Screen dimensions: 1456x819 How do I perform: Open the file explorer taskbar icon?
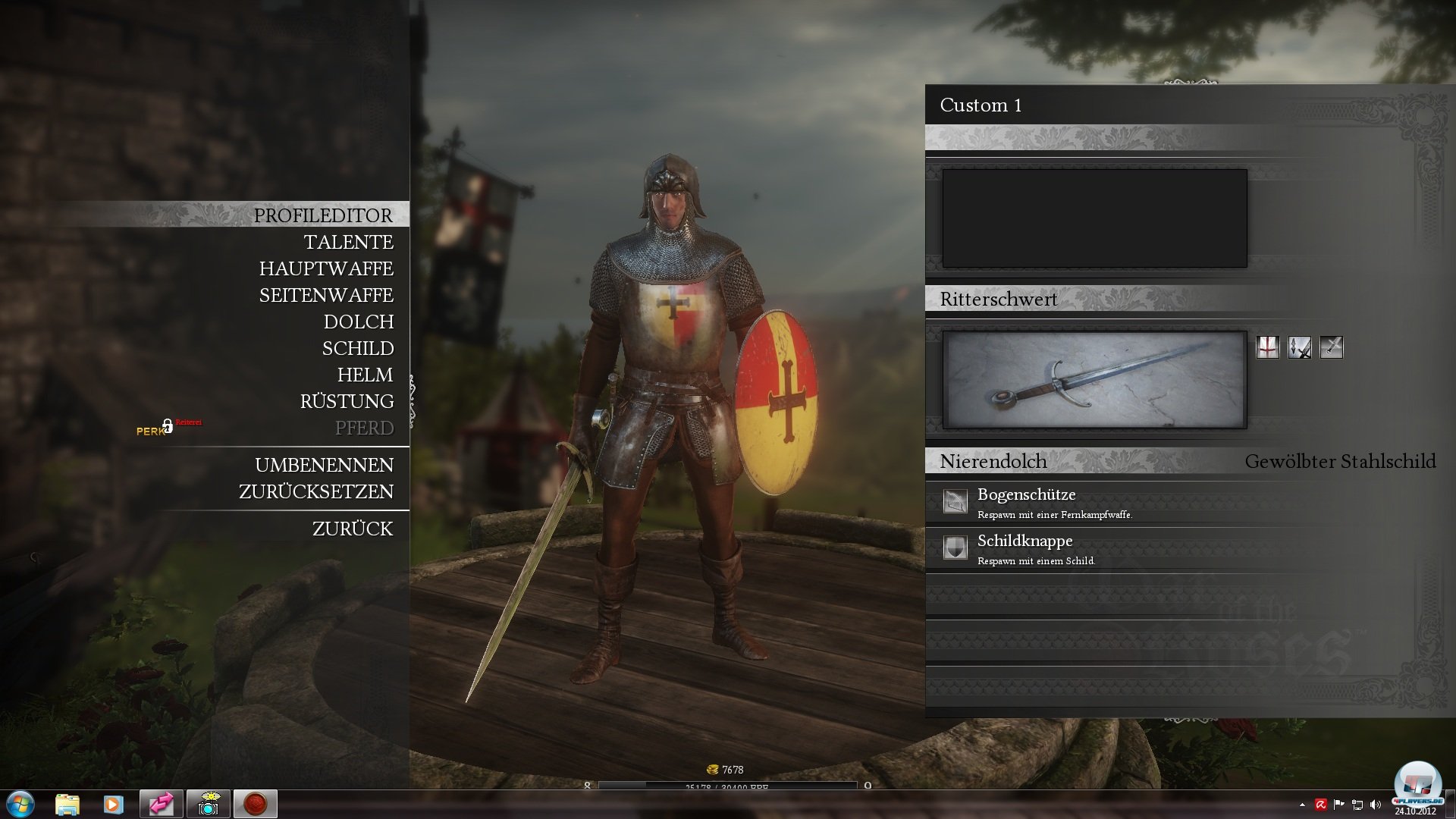pyautogui.click(x=67, y=804)
